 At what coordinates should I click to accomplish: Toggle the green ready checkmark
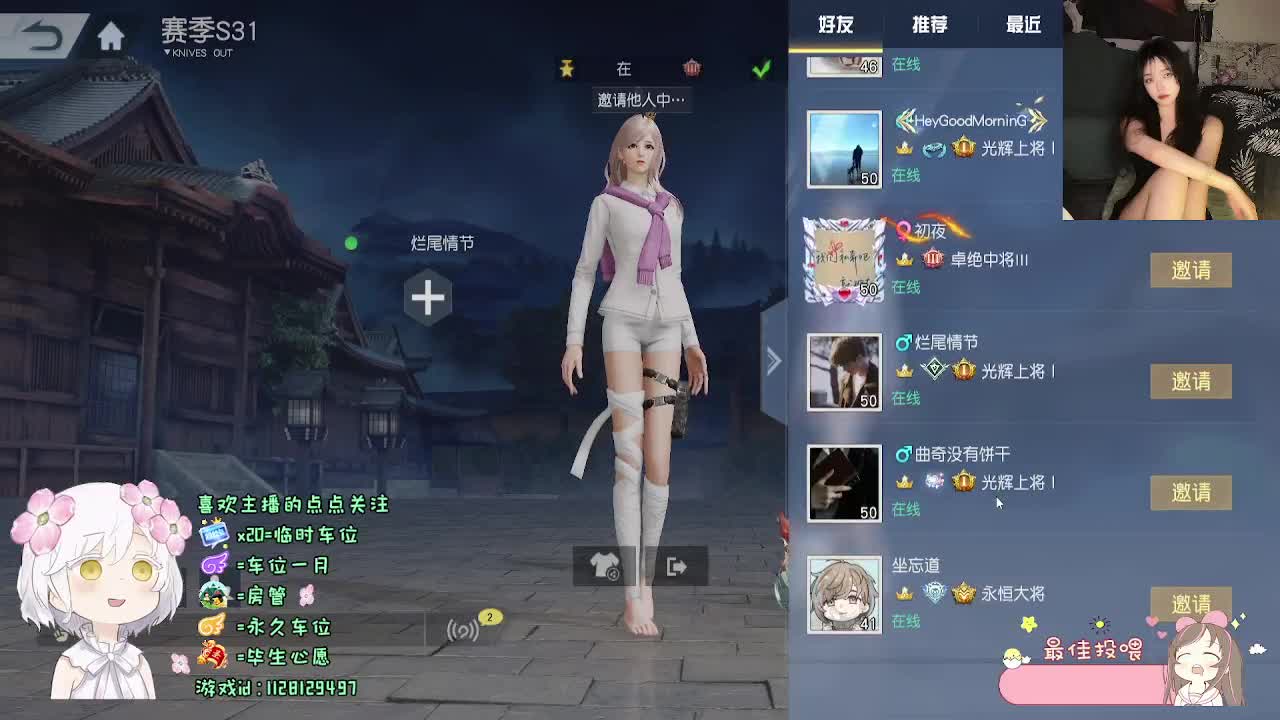point(761,68)
